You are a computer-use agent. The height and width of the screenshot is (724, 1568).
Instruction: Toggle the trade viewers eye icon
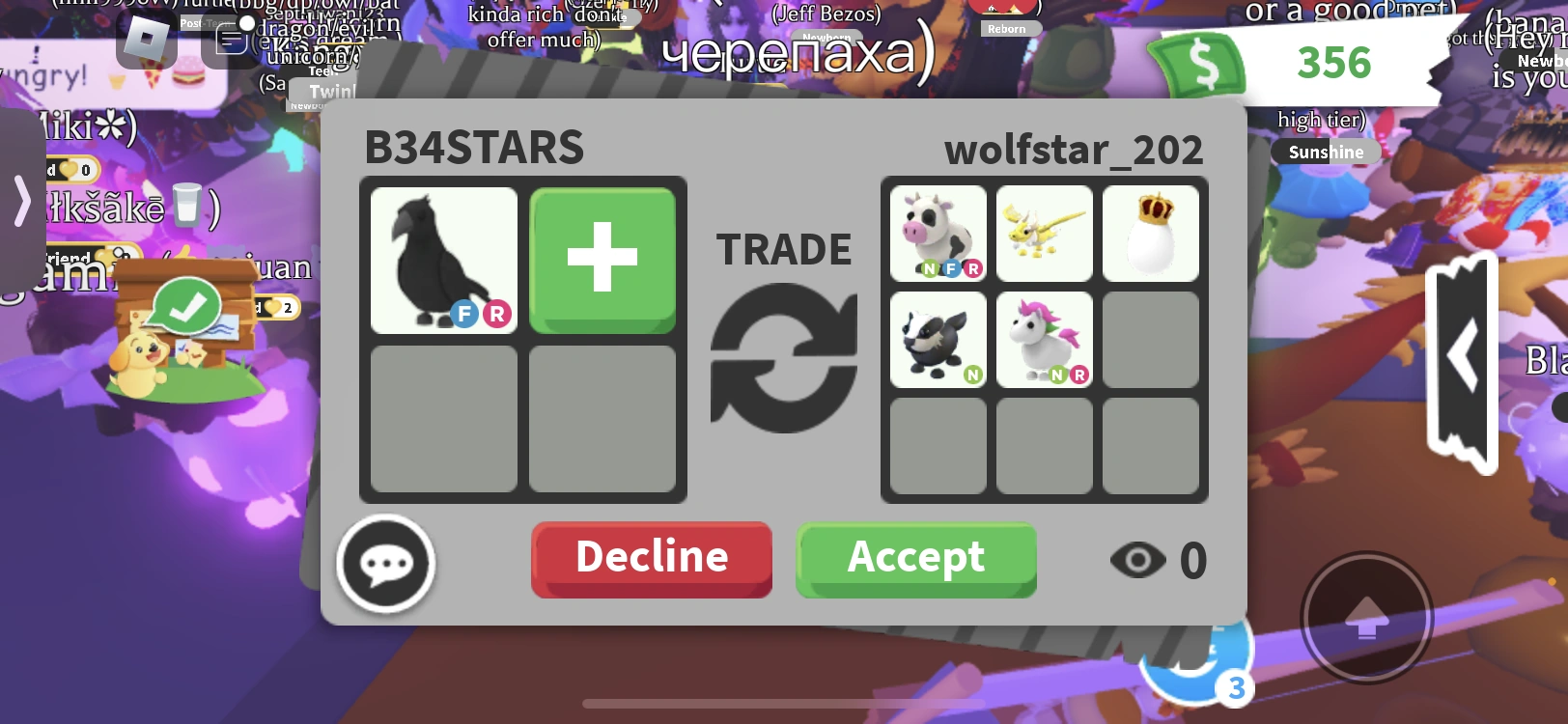tap(1137, 558)
